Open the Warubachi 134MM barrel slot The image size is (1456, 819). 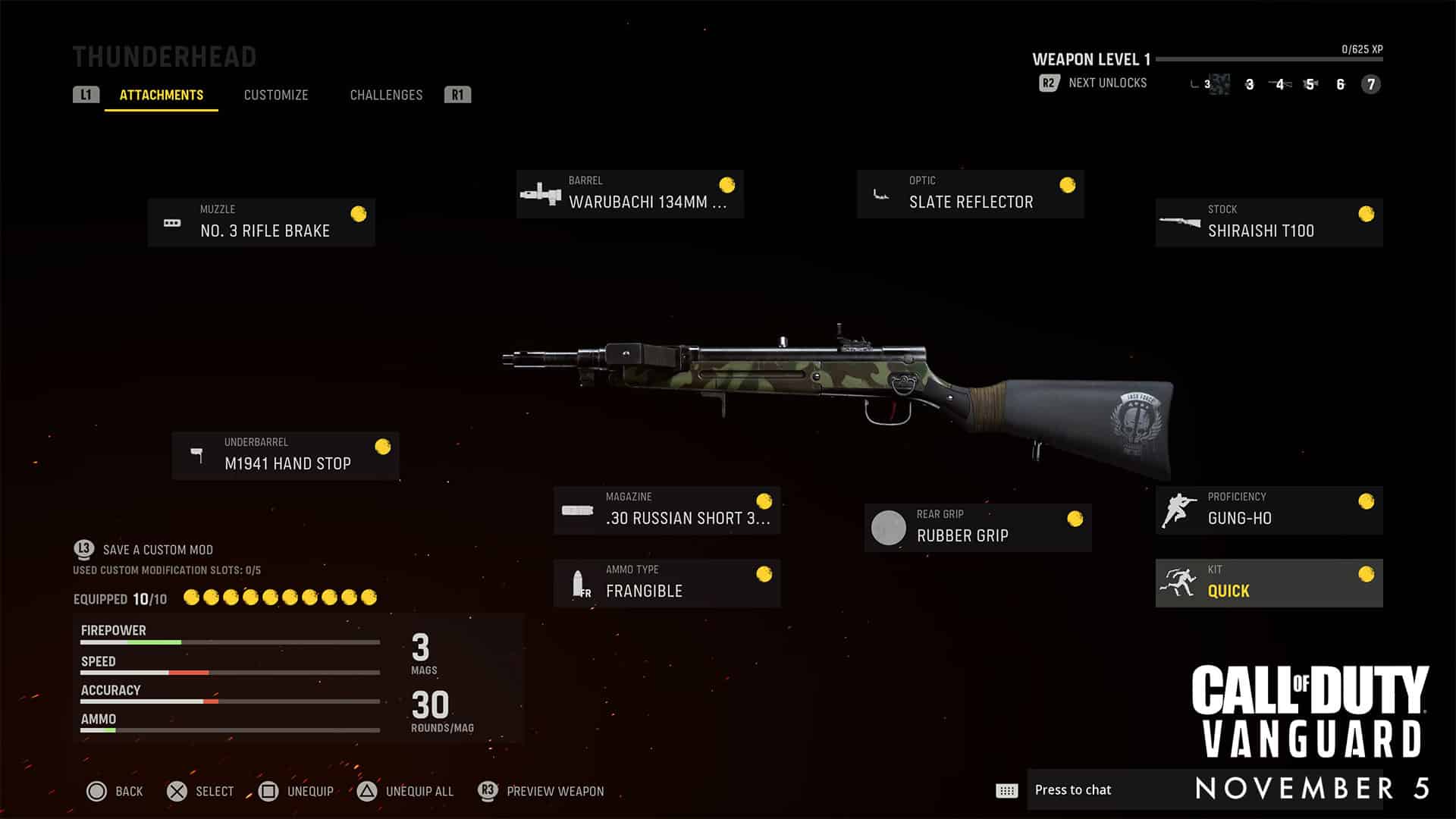click(629, 193)
